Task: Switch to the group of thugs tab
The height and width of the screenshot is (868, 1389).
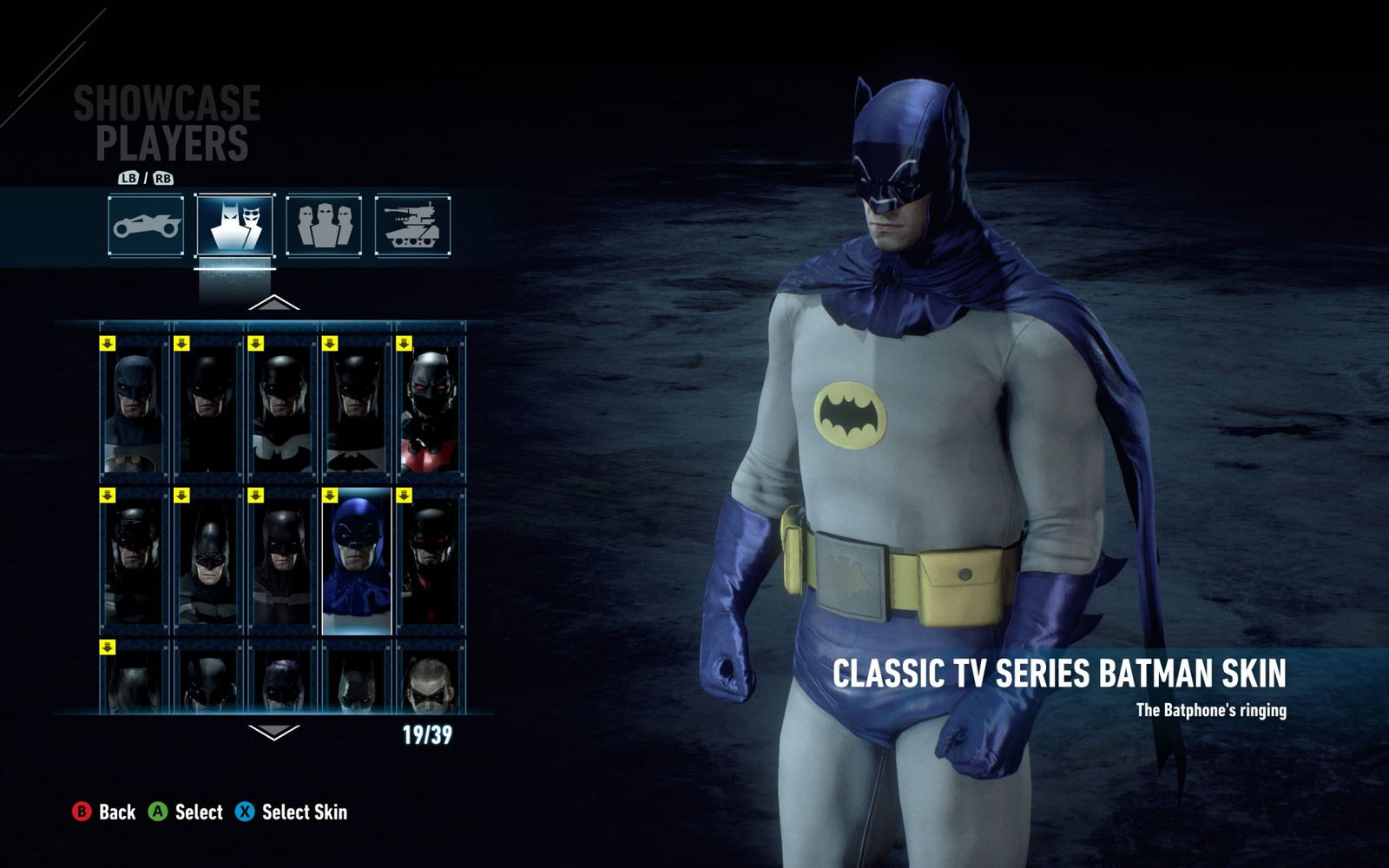Action: (x=324, y=226)
